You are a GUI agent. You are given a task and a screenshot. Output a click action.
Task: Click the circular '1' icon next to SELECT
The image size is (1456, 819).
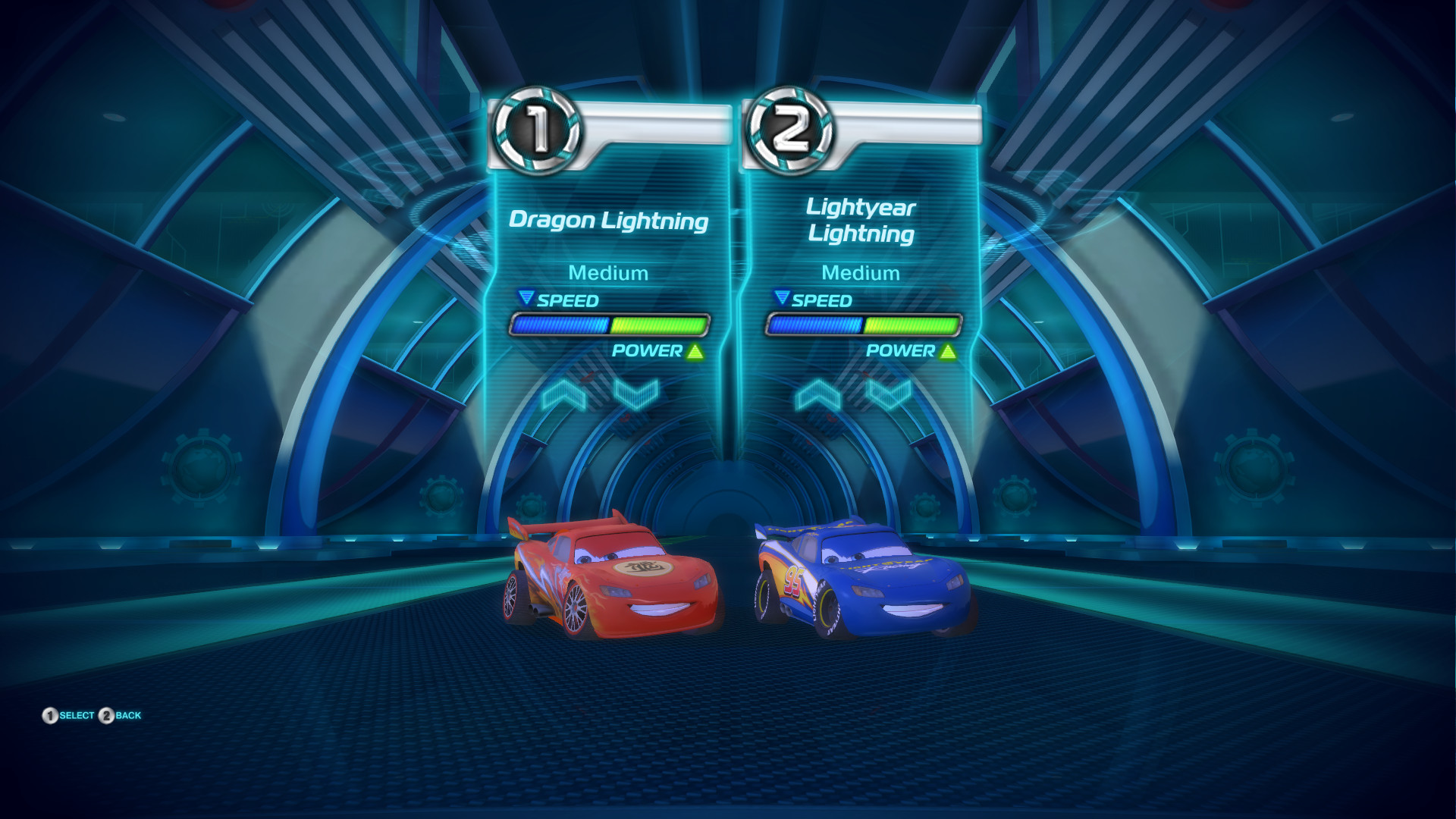50,714
